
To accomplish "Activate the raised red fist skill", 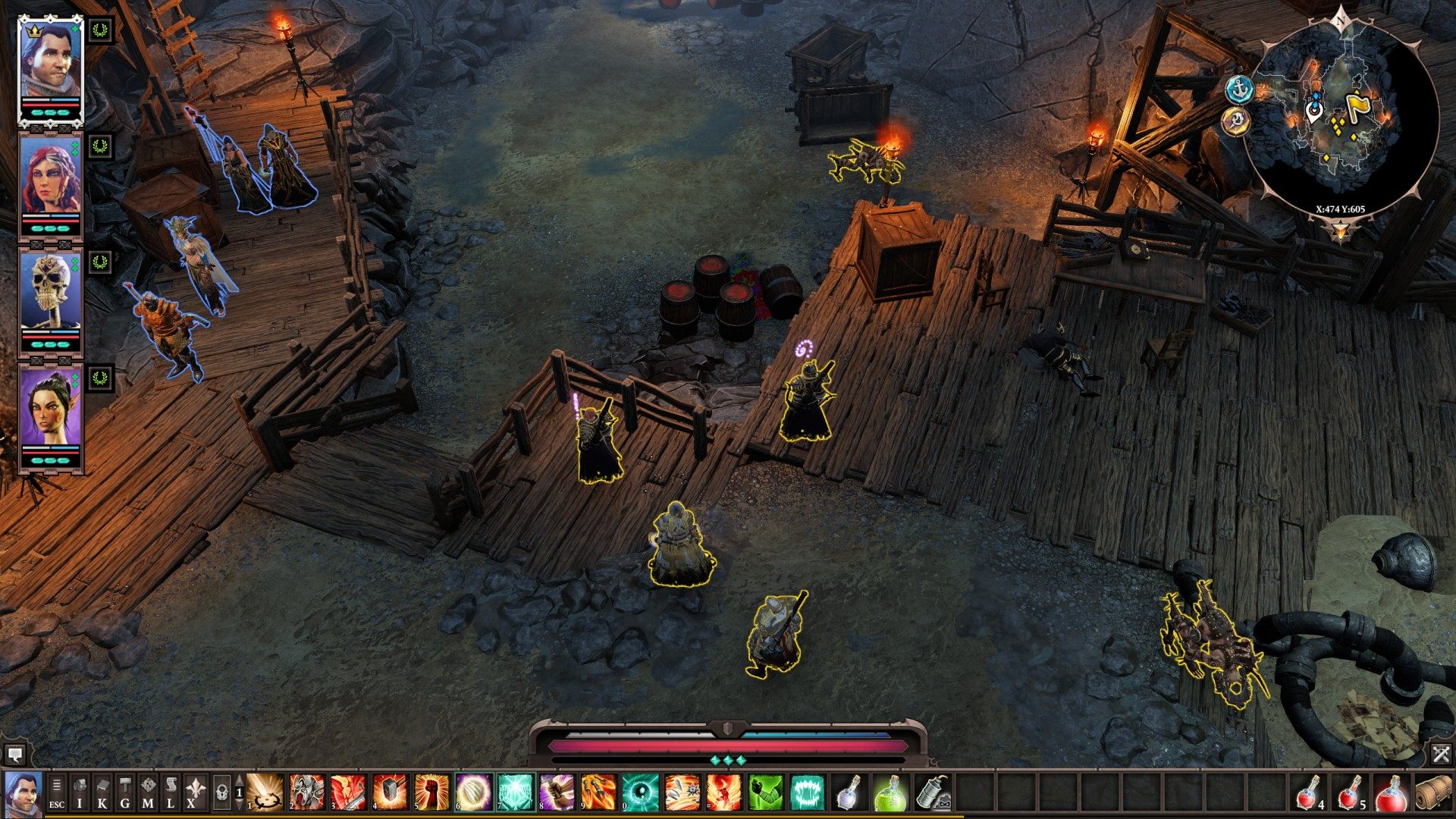I will 431,792.
